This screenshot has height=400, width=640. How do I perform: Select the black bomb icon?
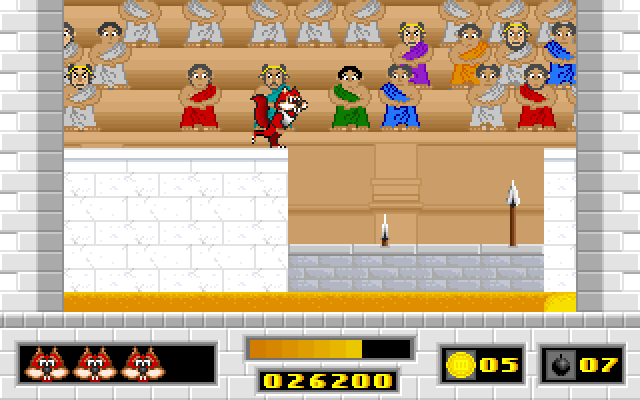560,363
